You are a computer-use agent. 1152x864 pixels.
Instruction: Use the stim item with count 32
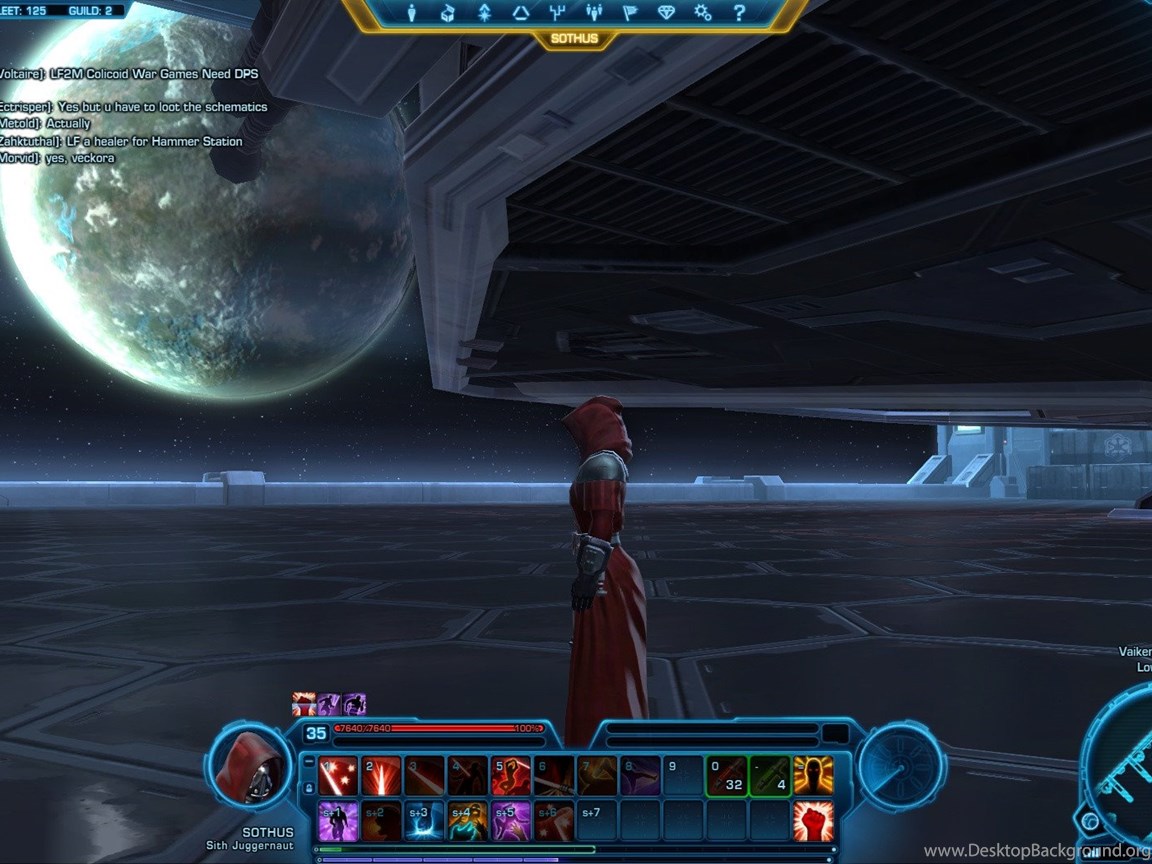[x=727, y=776]
